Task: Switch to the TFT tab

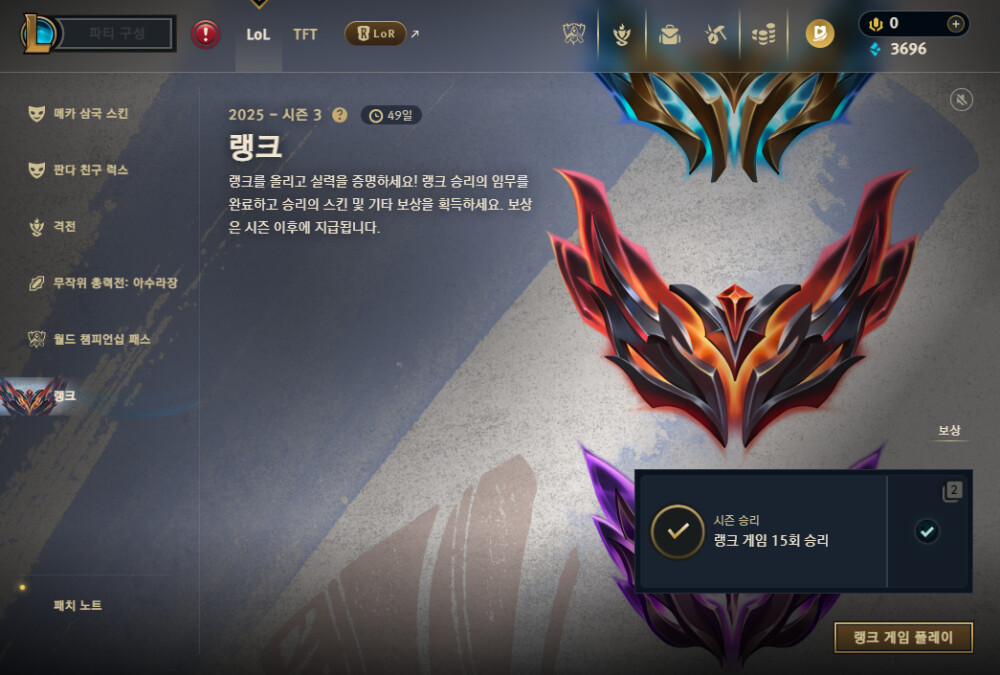Action: point(305,34)
